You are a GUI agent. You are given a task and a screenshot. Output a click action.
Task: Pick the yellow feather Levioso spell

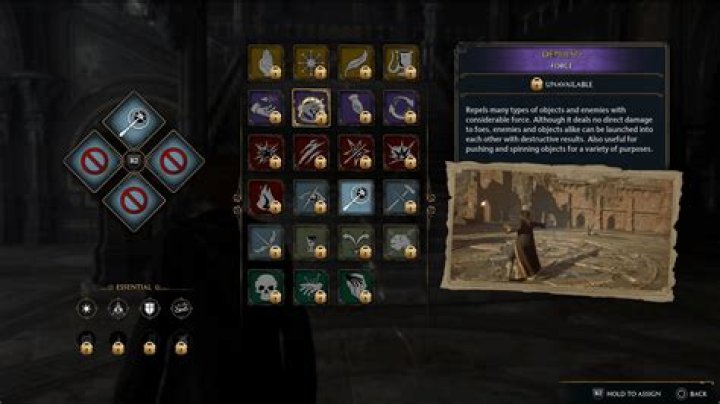coord(355,62)
